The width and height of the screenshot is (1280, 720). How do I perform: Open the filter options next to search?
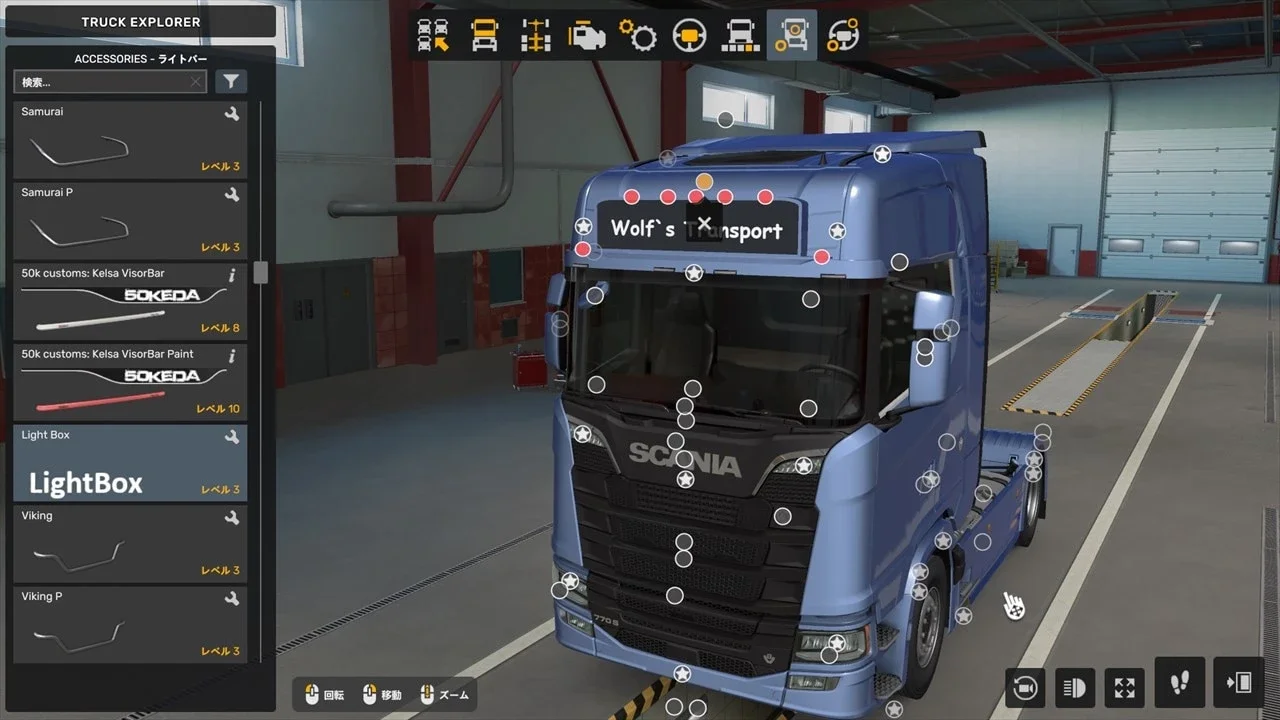(x=231, y=81)
